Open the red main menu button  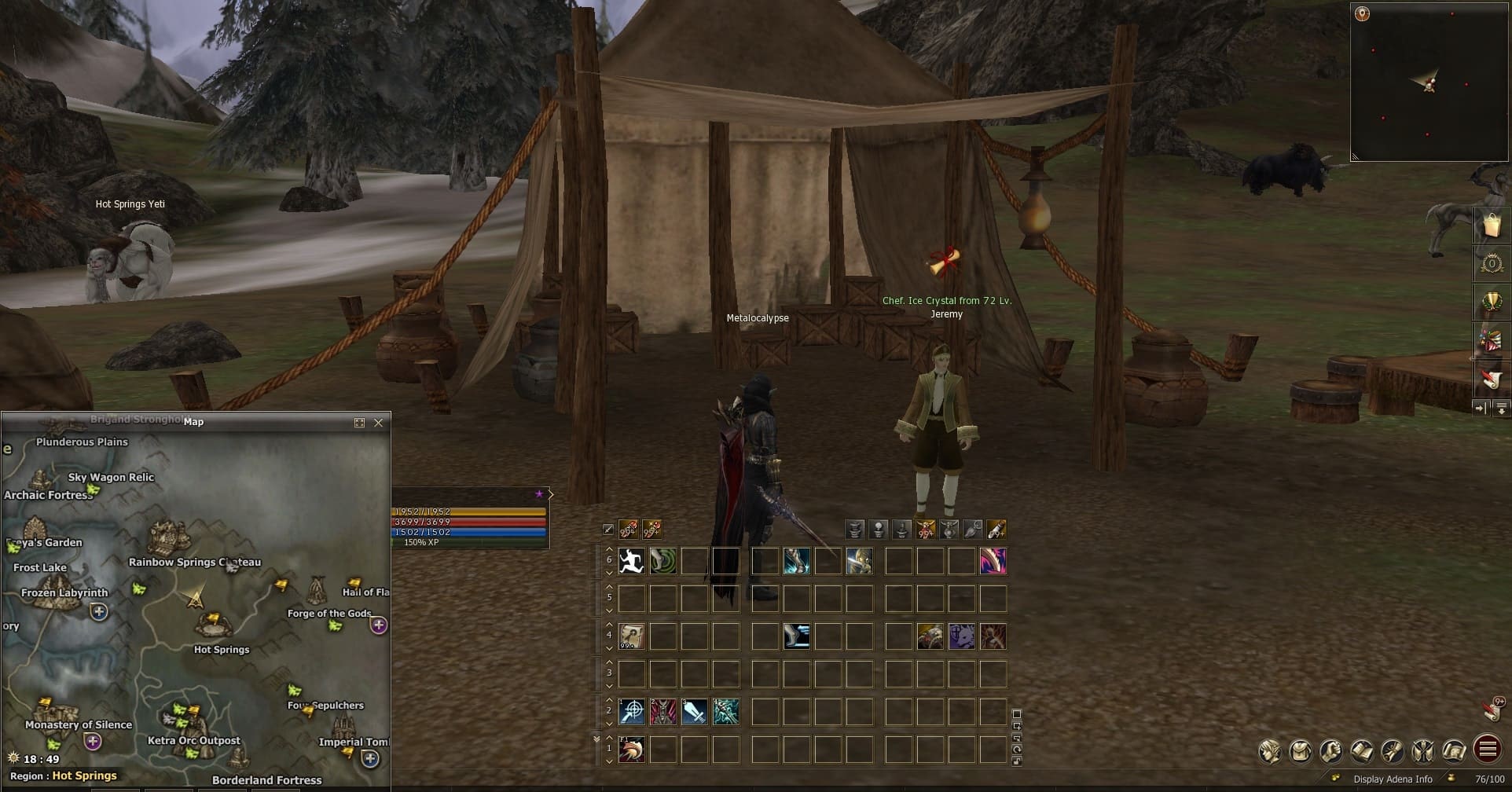coord(1487,750)
